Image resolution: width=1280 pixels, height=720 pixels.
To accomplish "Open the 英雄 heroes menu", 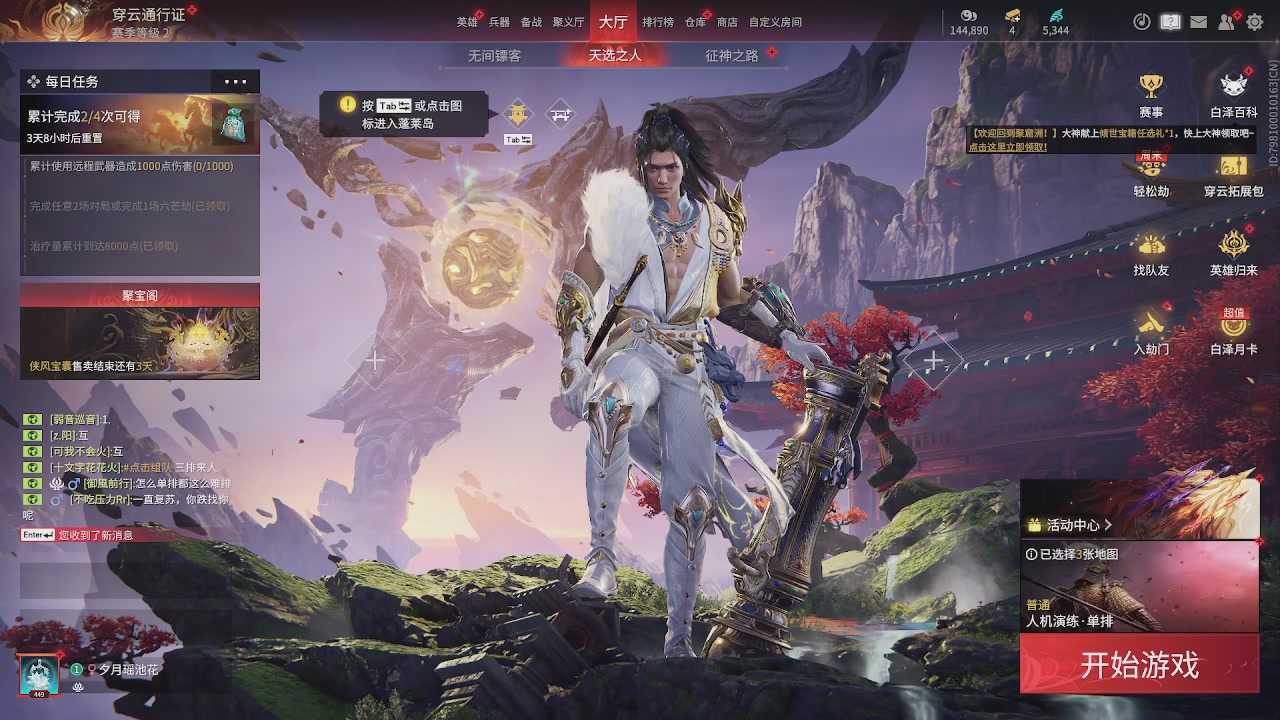I will point(467,22).
